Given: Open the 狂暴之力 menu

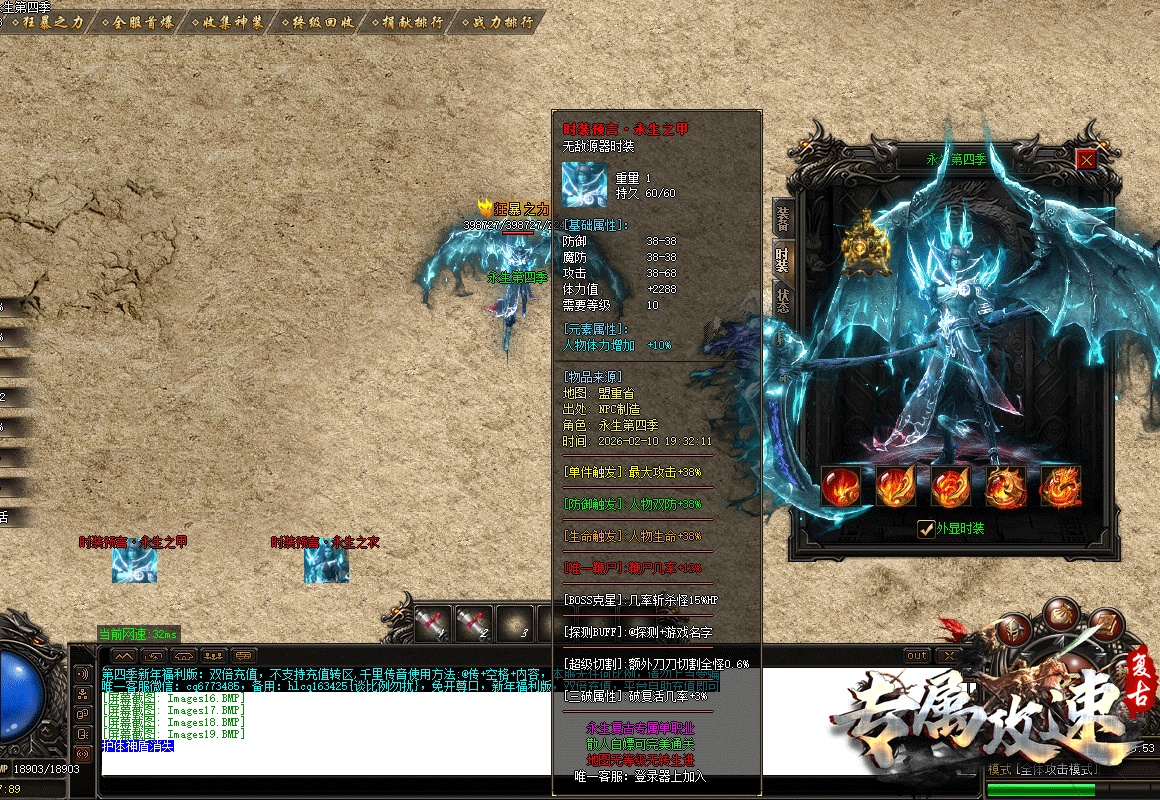Looking at the screenshot, I should point(48,22).
